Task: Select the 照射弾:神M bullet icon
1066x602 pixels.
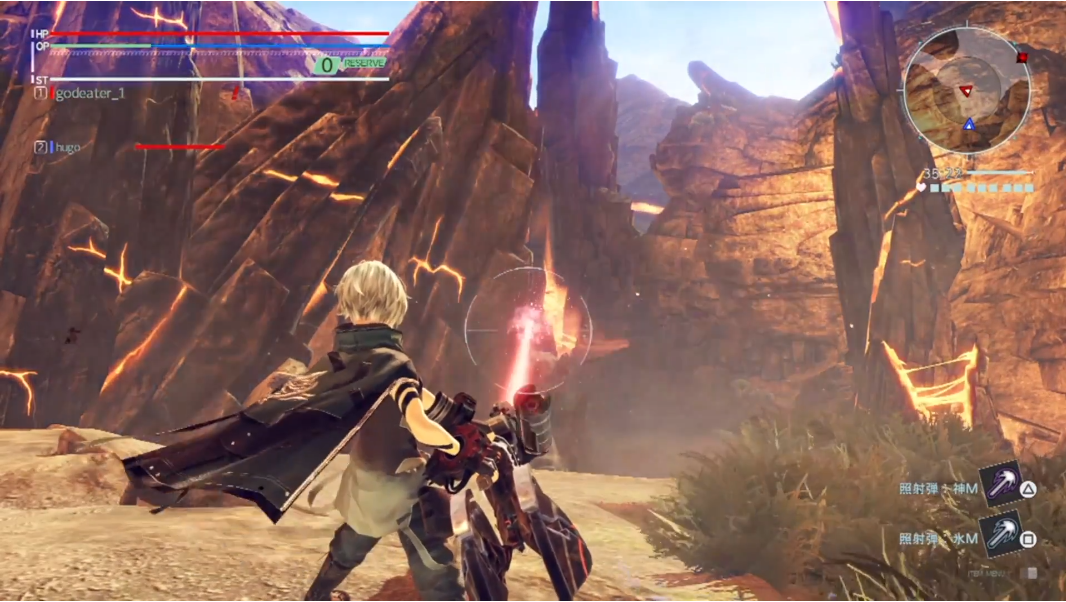Action: coord(999,485)
